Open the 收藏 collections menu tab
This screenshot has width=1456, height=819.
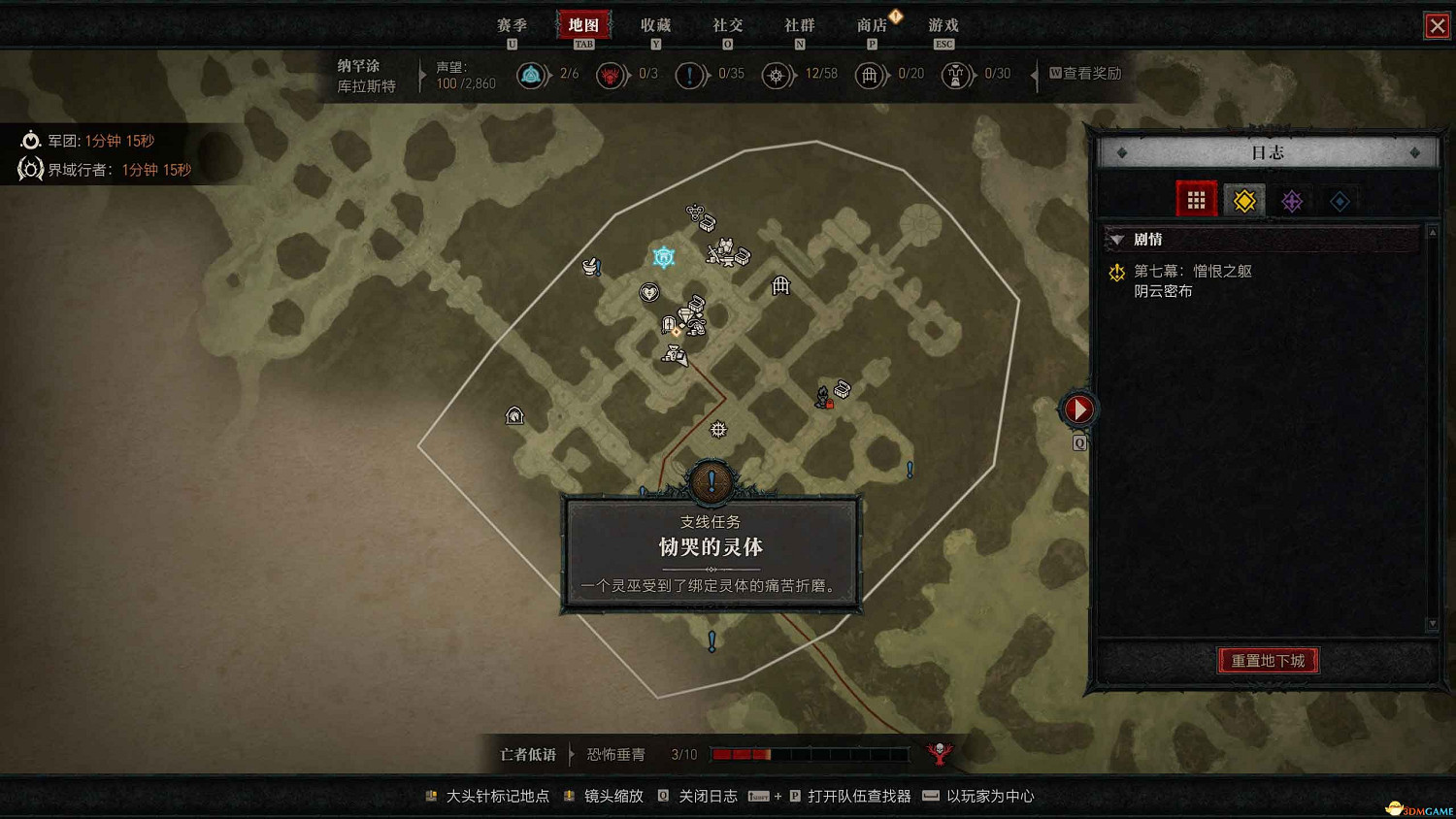(656, 25)
